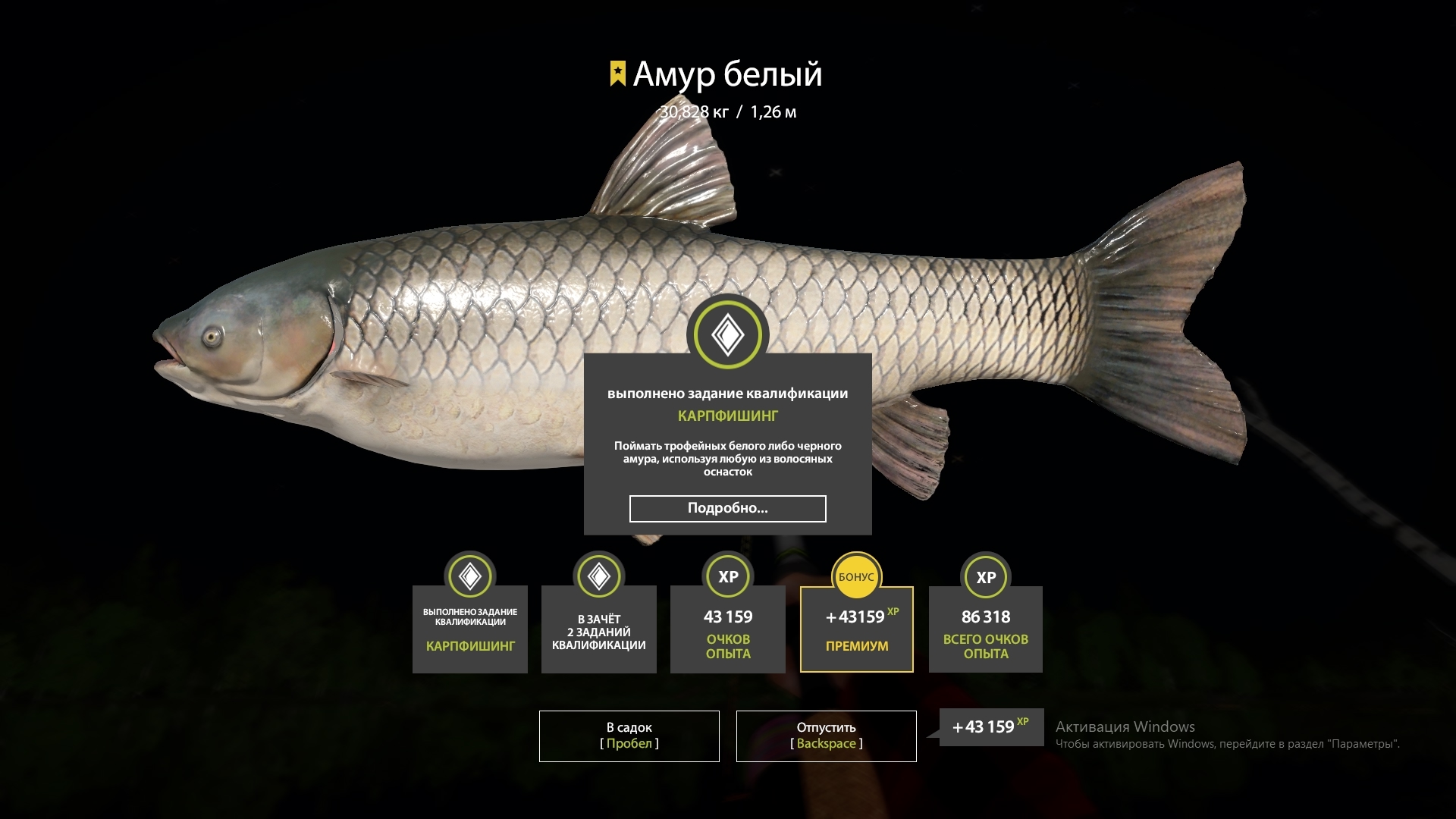
Task: Open the Подробно details button
Action: (x=727, y=509)
